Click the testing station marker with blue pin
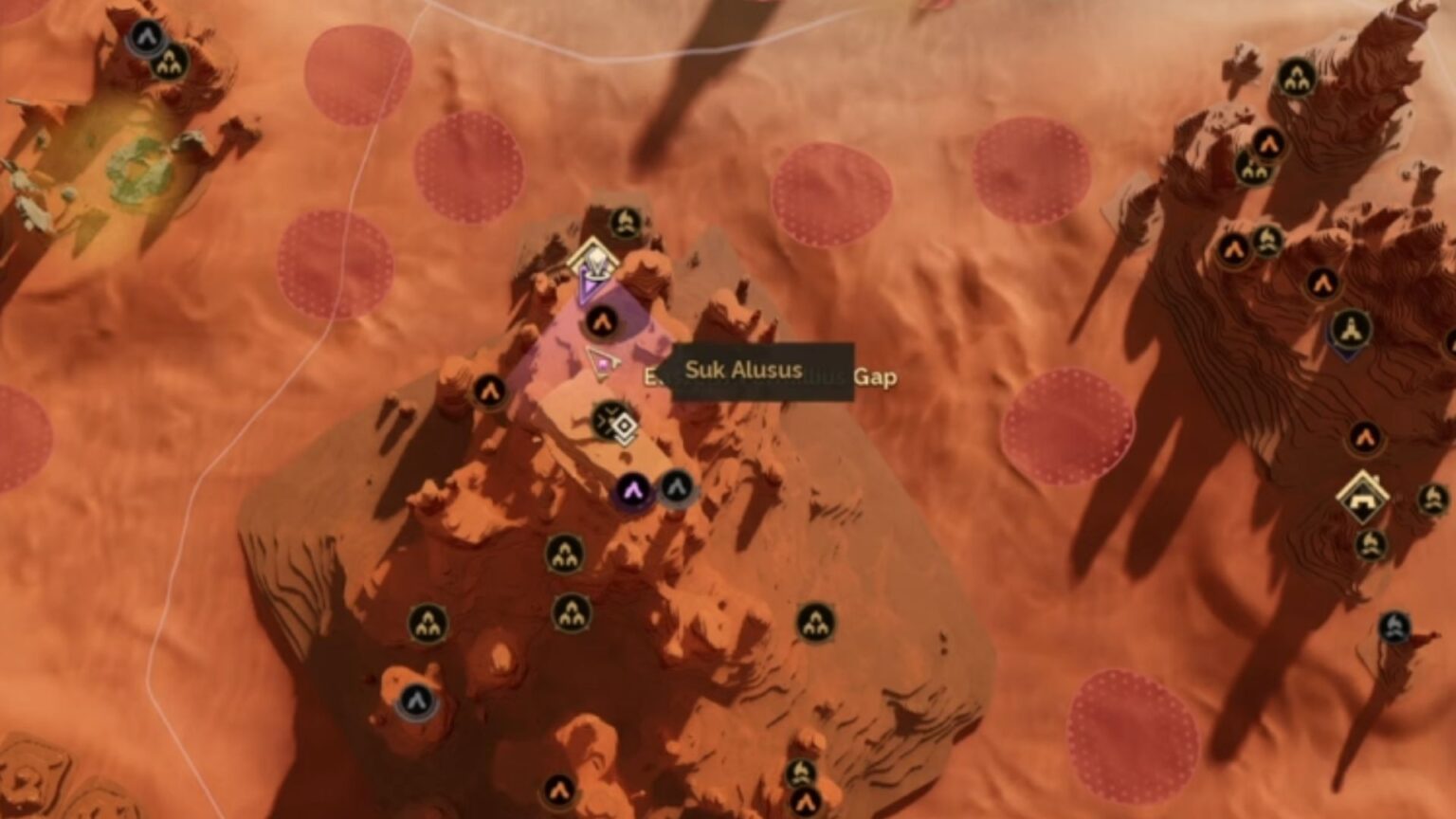 (x=1350, y=330)
